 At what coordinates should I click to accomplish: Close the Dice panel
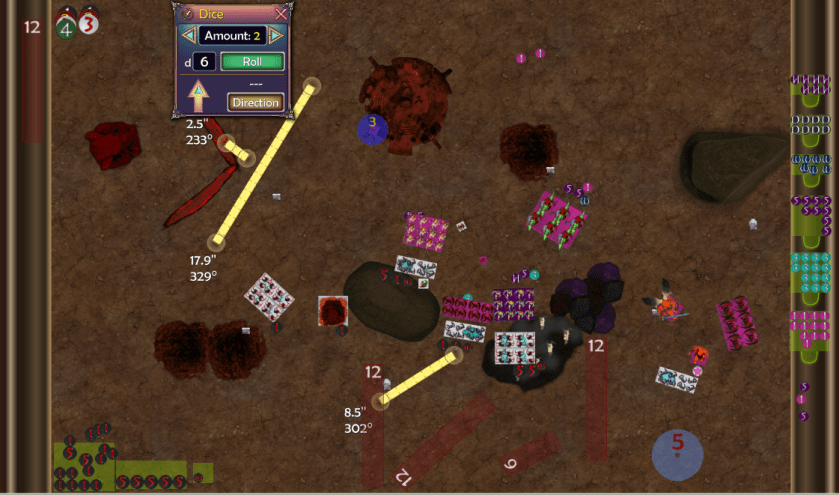[281, 14]
